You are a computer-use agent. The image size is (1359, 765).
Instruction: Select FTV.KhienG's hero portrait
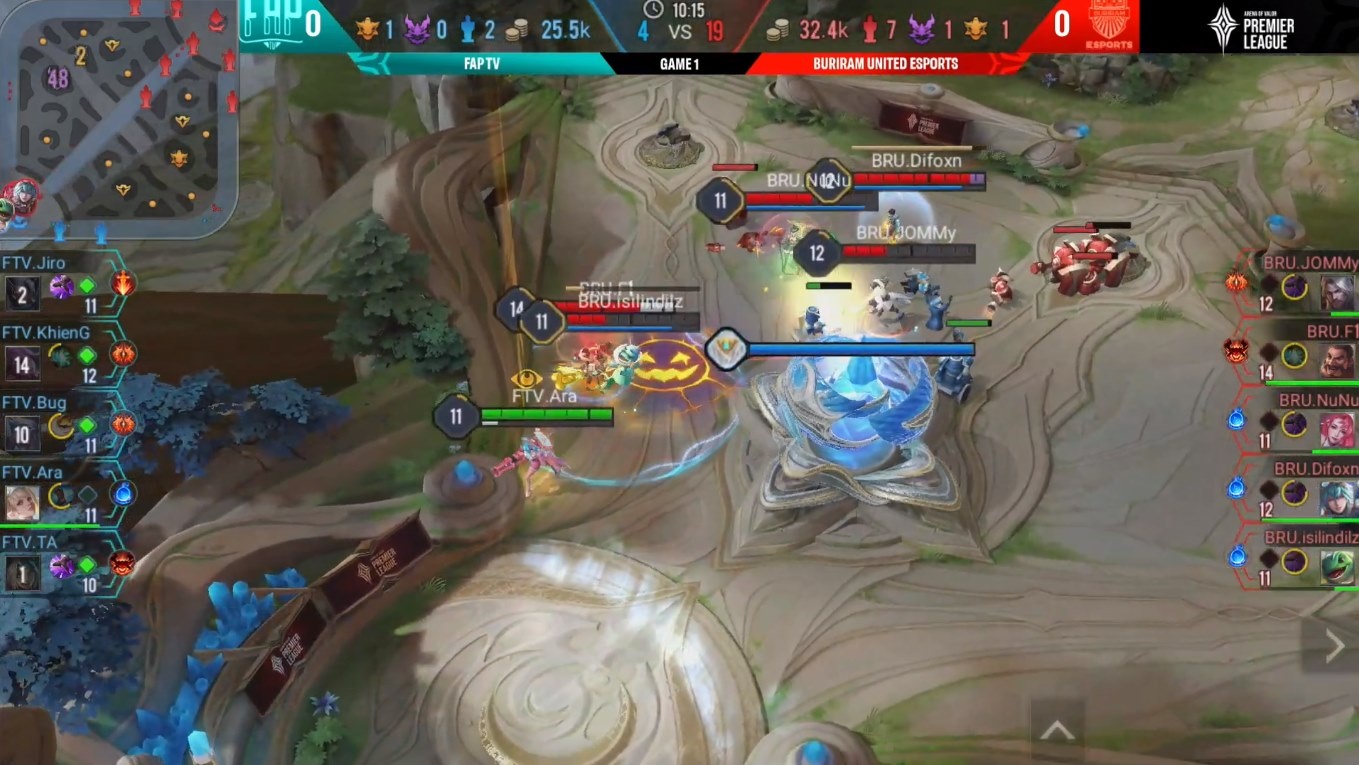pos(22,363)
